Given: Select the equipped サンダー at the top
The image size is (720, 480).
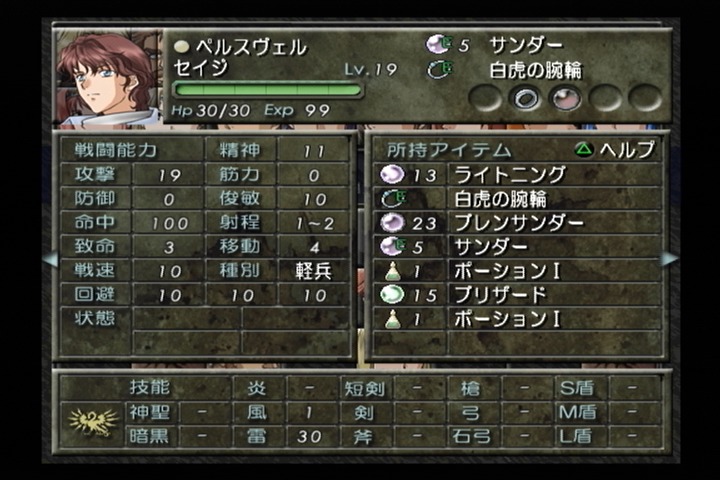Looking at the screenshot, I should (x=525, y=45).
